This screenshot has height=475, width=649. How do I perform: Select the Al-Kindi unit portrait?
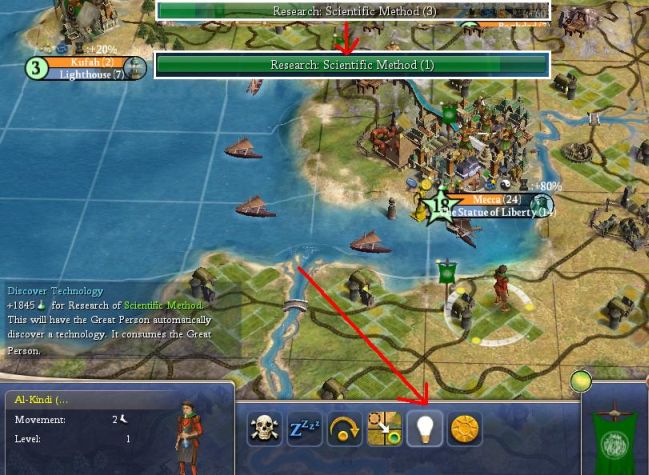(x=190, y=428)
